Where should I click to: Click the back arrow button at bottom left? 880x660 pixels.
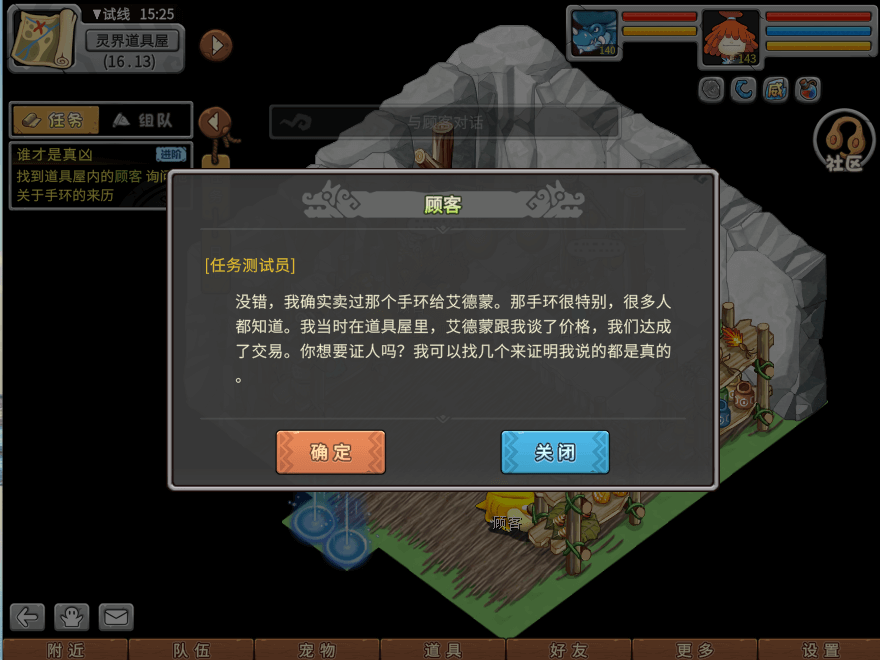(28, 617)
